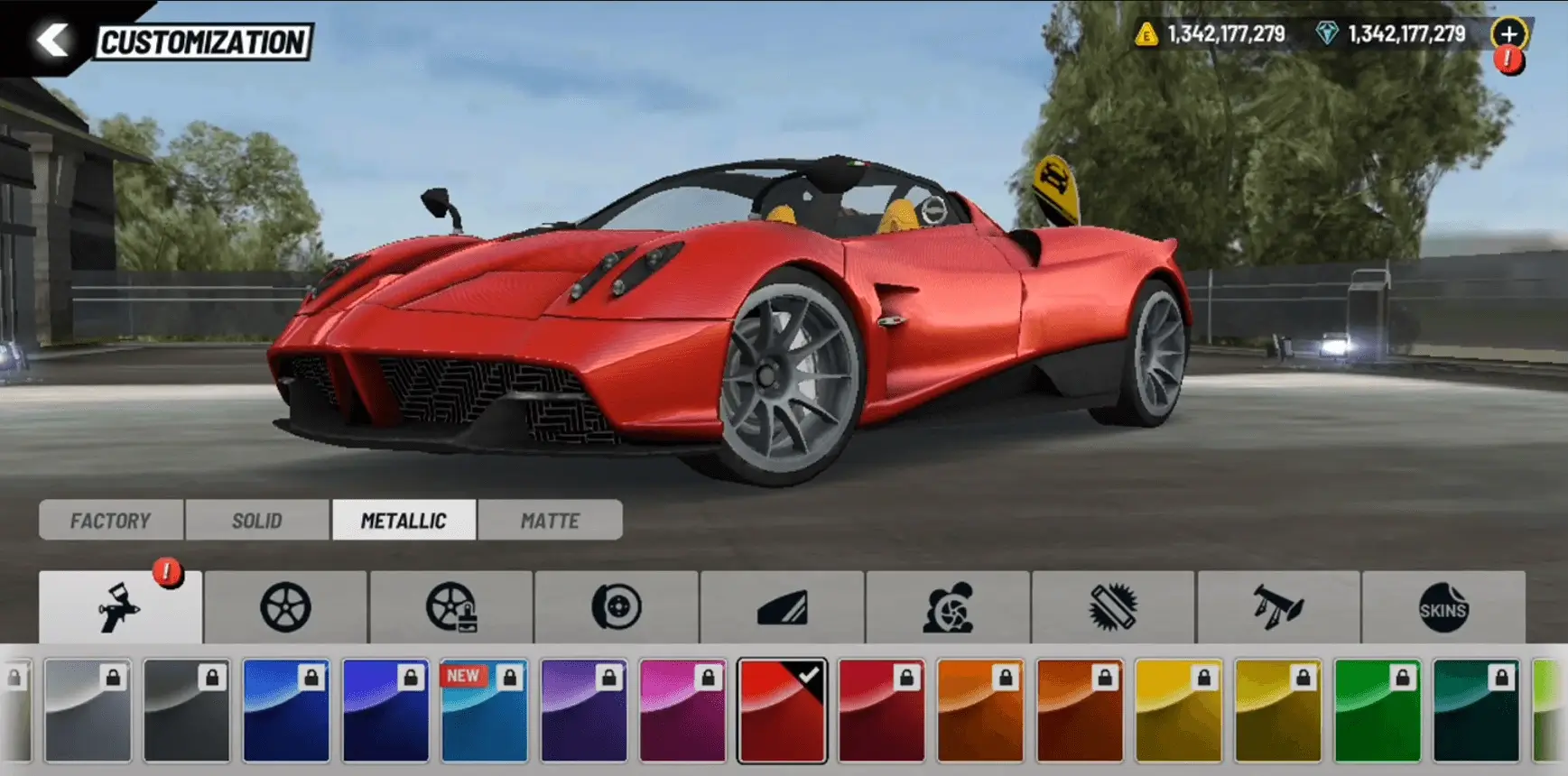Open the spoiler customization icon
This screenshot has height=776, width=1568.
(x=1277, y=609)
